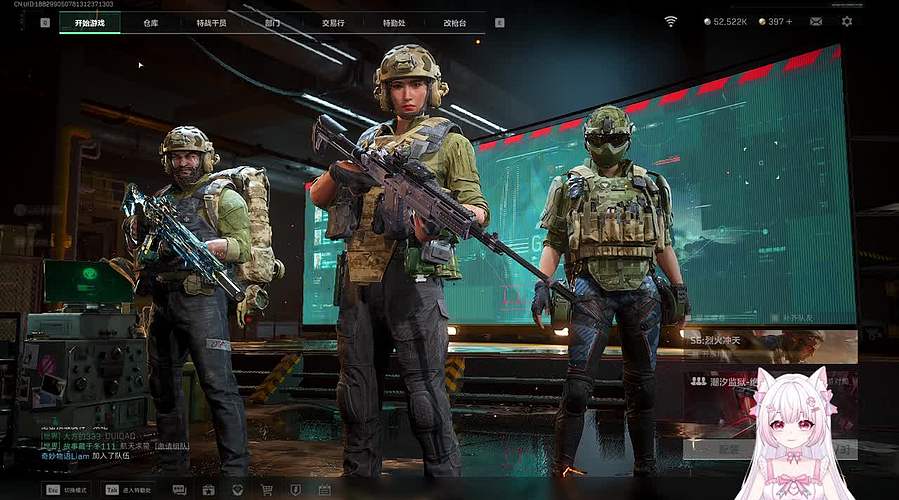Switch to the 特战干员 operators tab

pyautogui.click(x=211, y=22)
